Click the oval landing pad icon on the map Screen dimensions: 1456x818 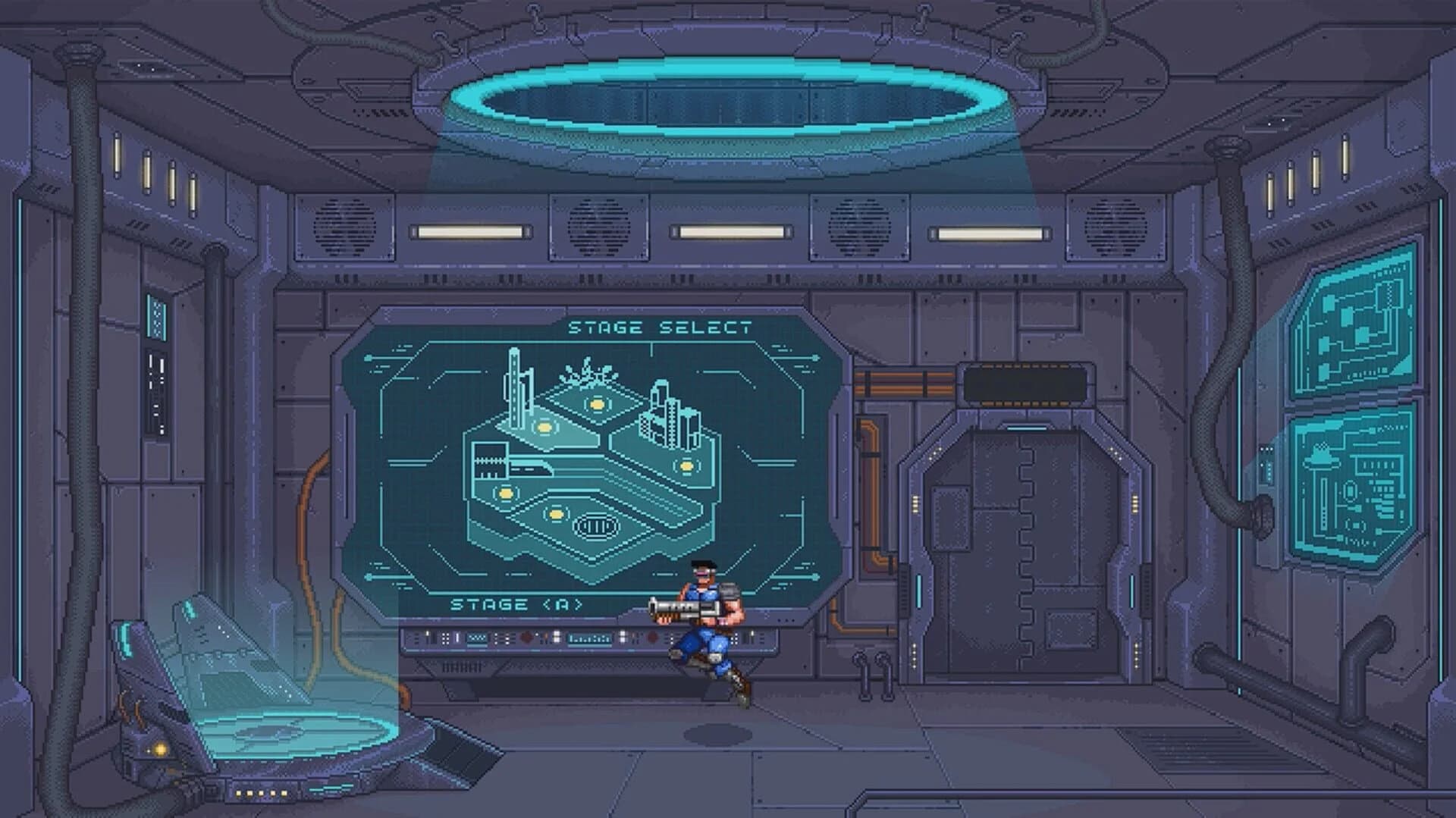point(595,525)
